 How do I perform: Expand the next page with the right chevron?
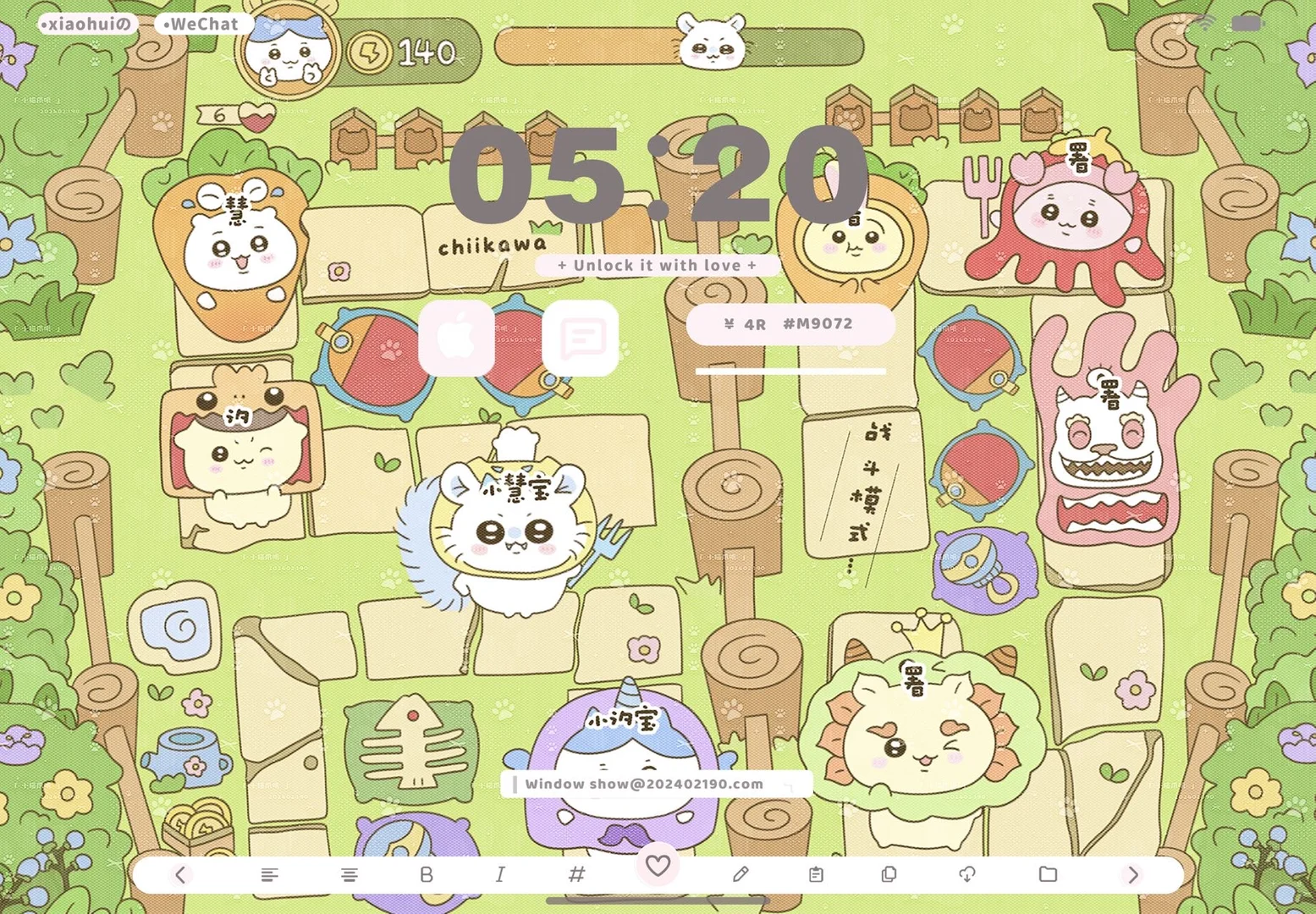(x=1134, y=875)
